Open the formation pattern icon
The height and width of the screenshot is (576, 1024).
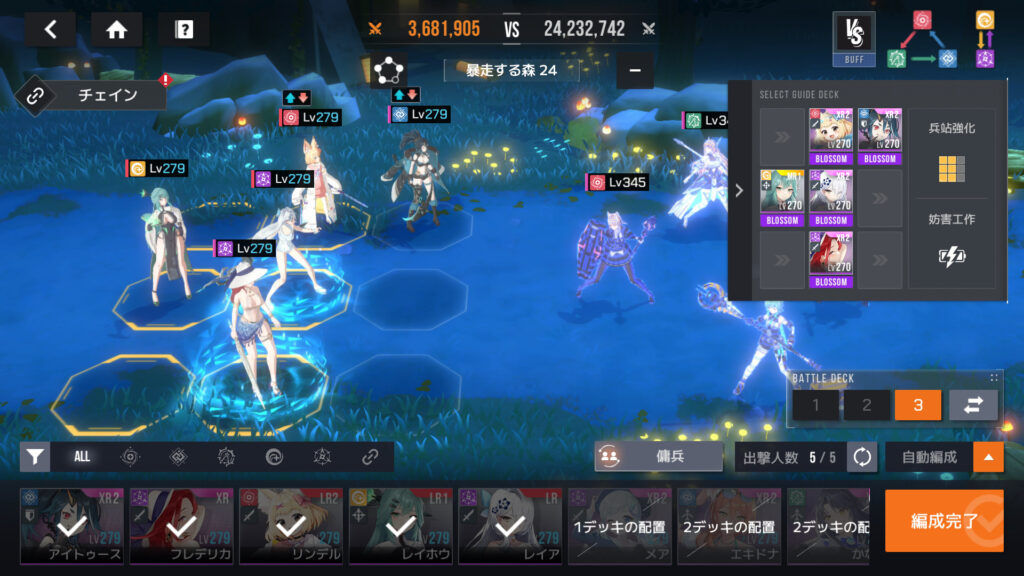point(387,71)
